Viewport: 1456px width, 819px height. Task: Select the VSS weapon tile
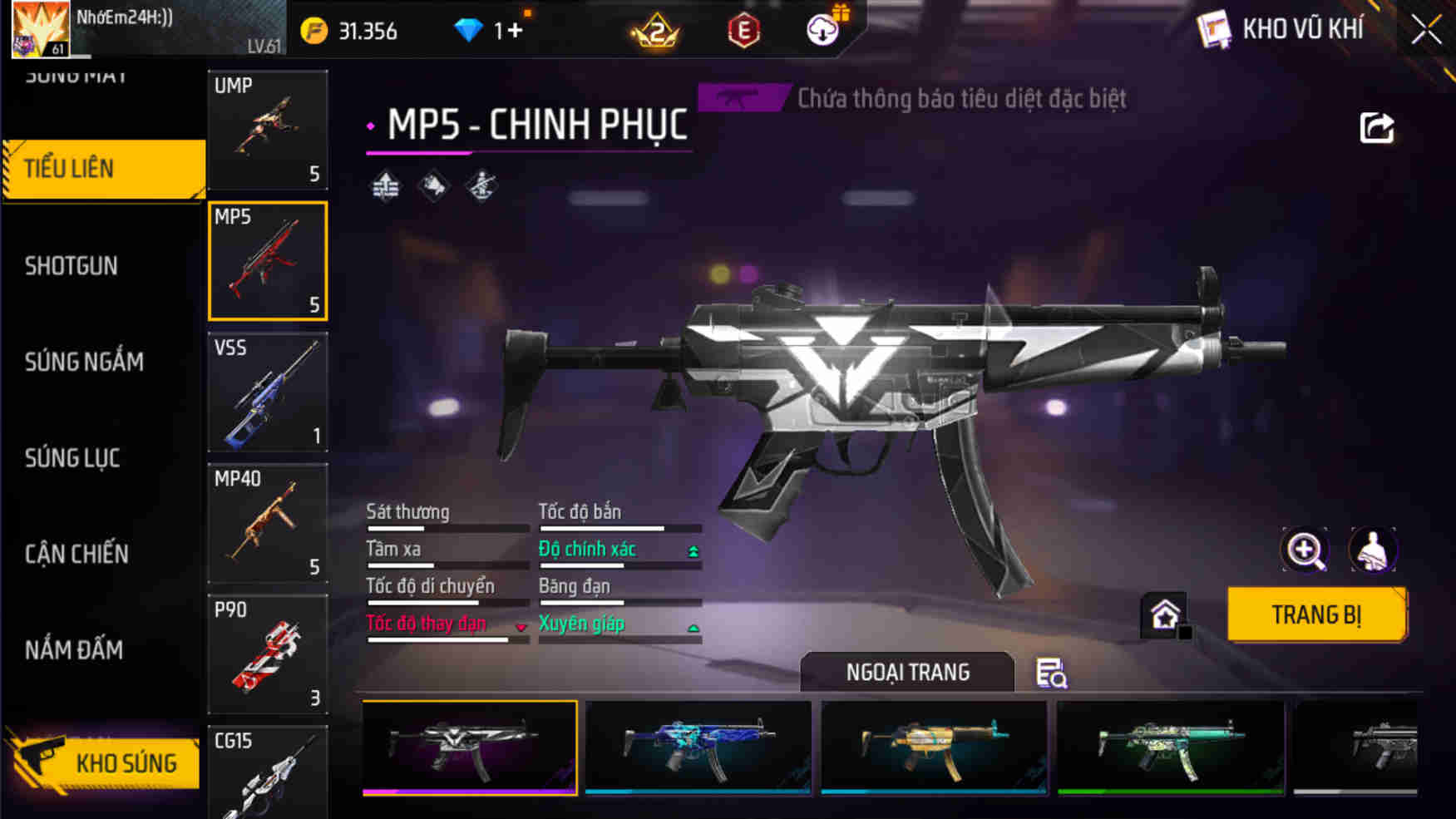[267, 392]
